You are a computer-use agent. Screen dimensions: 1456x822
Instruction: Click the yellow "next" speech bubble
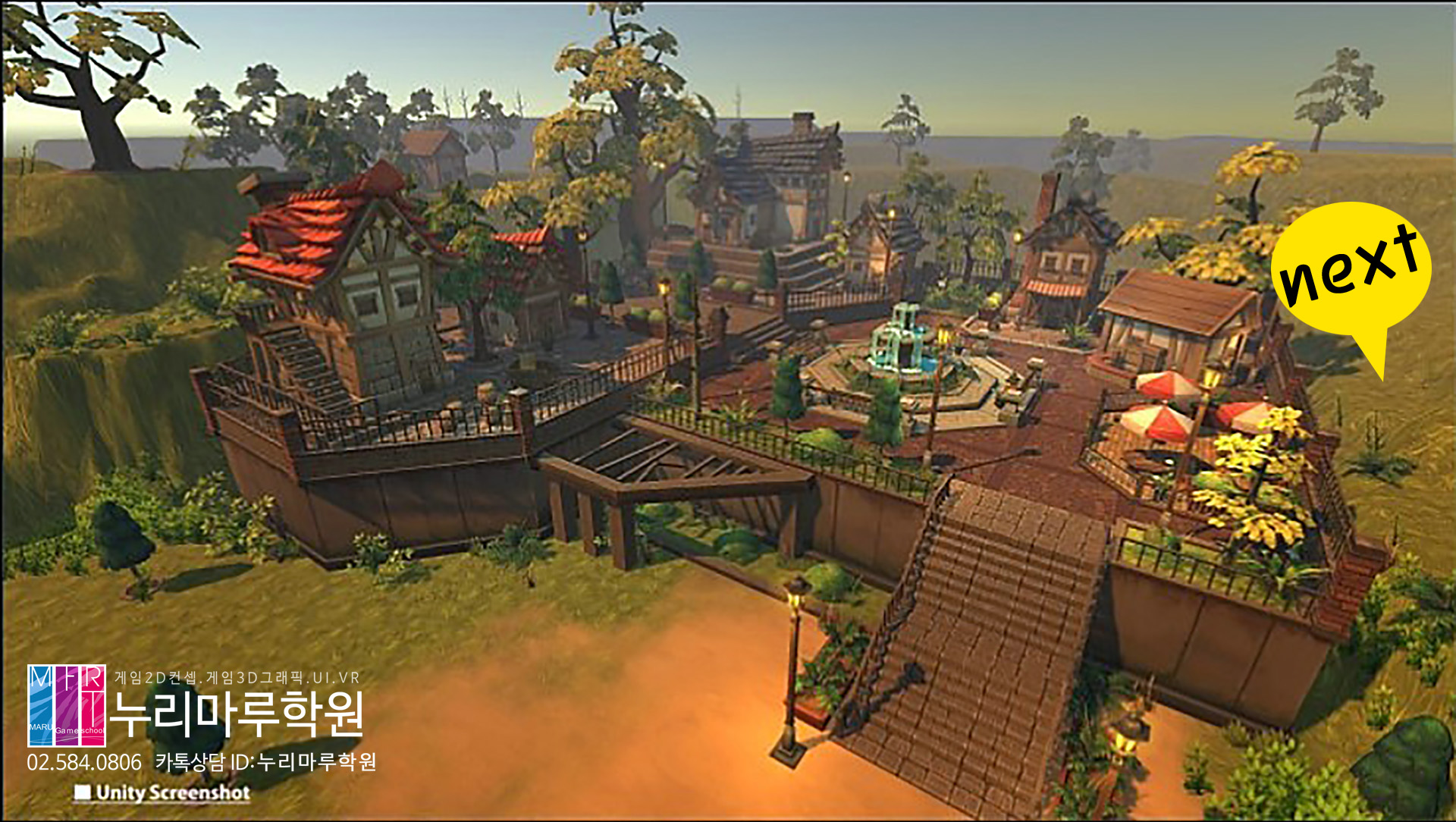(x=1351, y=269)
